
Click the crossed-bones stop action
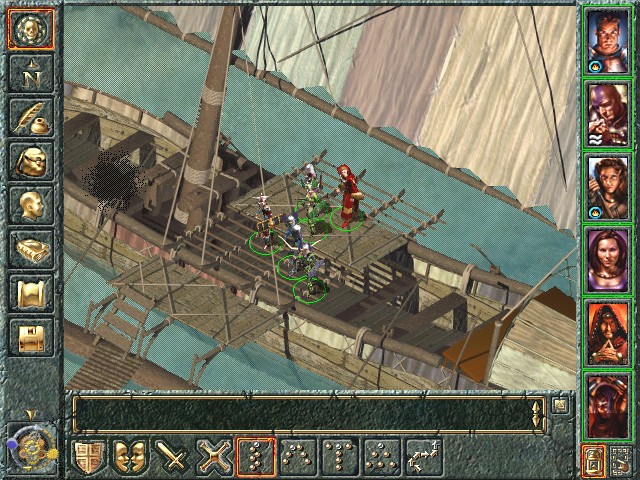click(x=217, y=457)
